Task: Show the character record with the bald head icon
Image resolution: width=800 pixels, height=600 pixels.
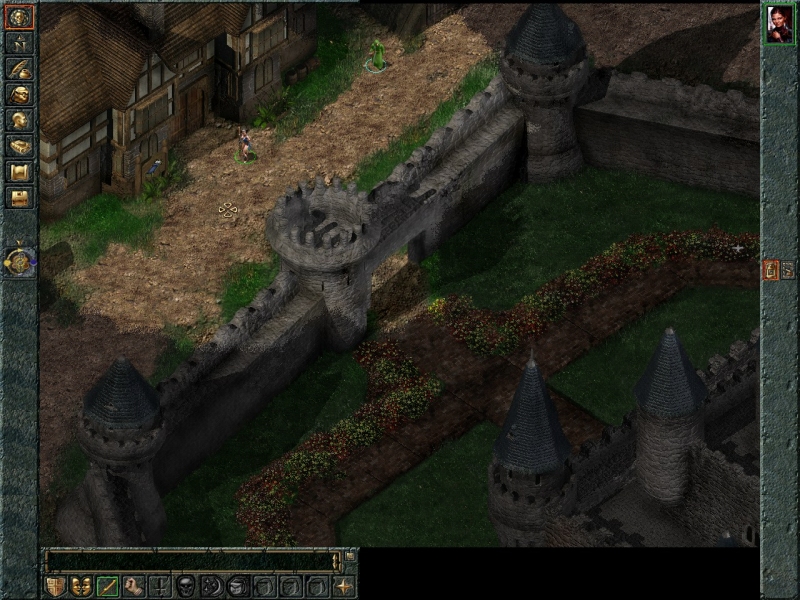Action: click(x=19, y=121)
